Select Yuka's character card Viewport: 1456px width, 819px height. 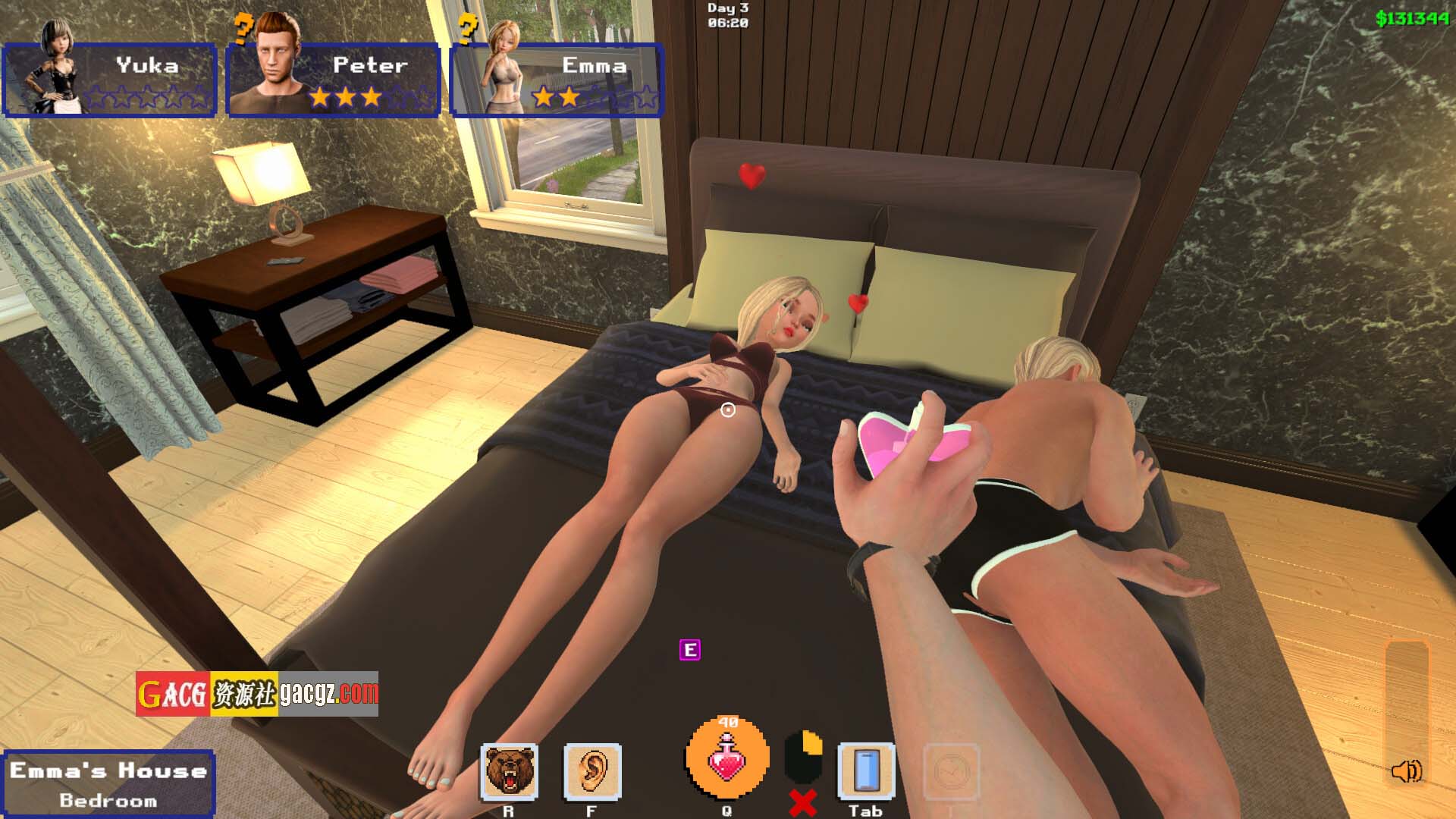[110, 80]
